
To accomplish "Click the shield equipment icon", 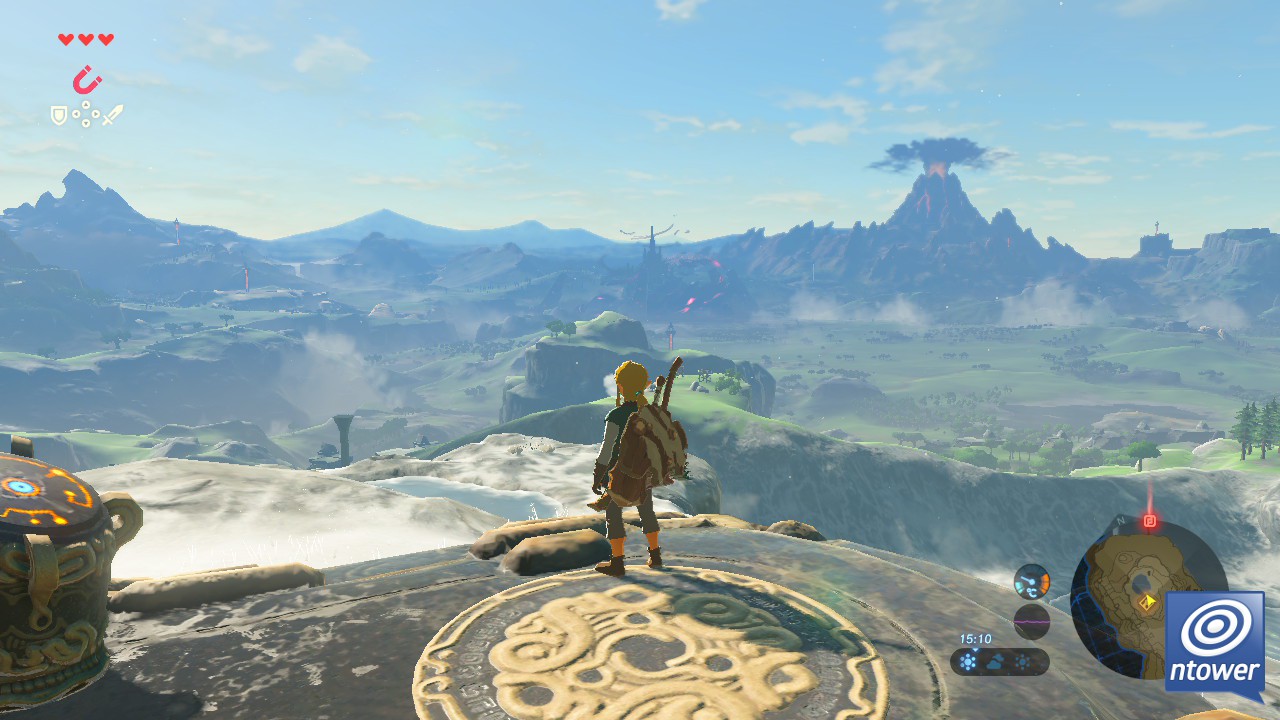I will pos(59,116).
